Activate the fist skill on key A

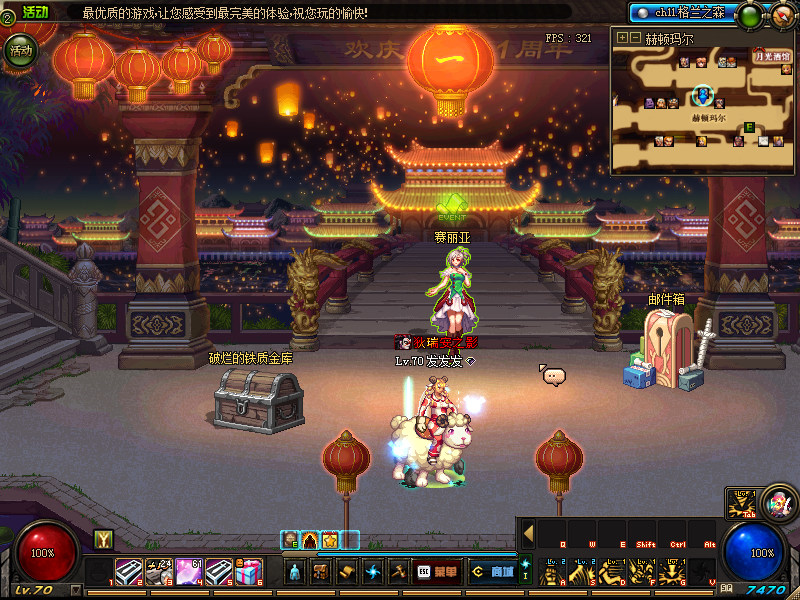[551, 573]
